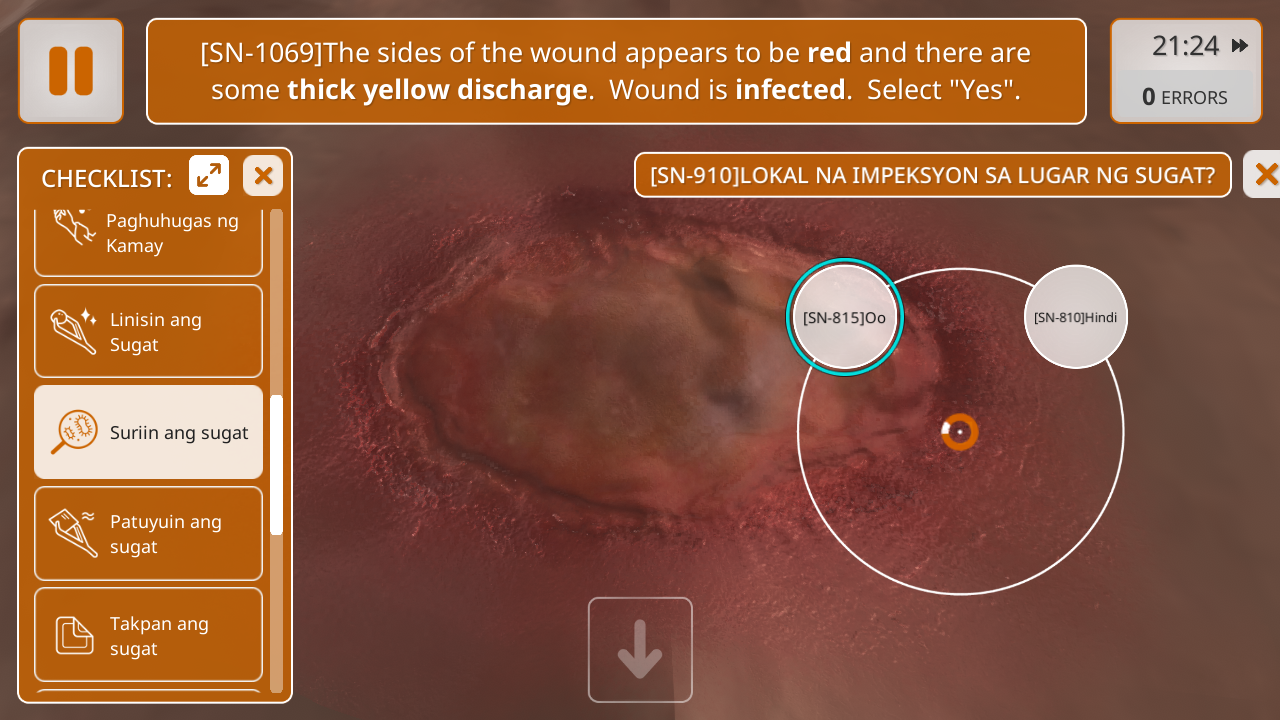Close the checklist panel
This screenshot has height=720, width=1280.
tap(263, 176)
